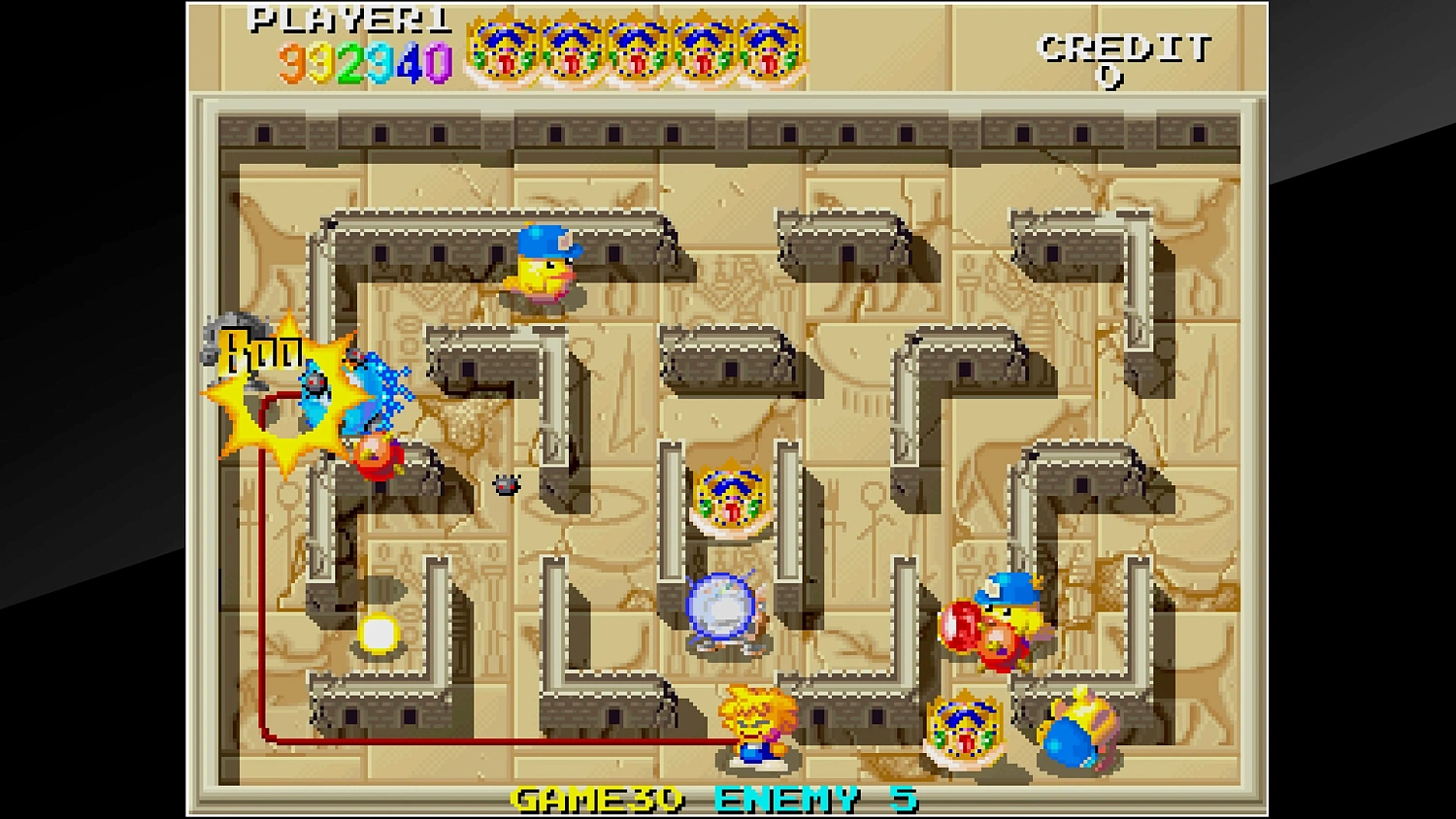Click the glowing yellow orb item
The height and width of the screenshot is (819, 1456).
tap(379, 632)
